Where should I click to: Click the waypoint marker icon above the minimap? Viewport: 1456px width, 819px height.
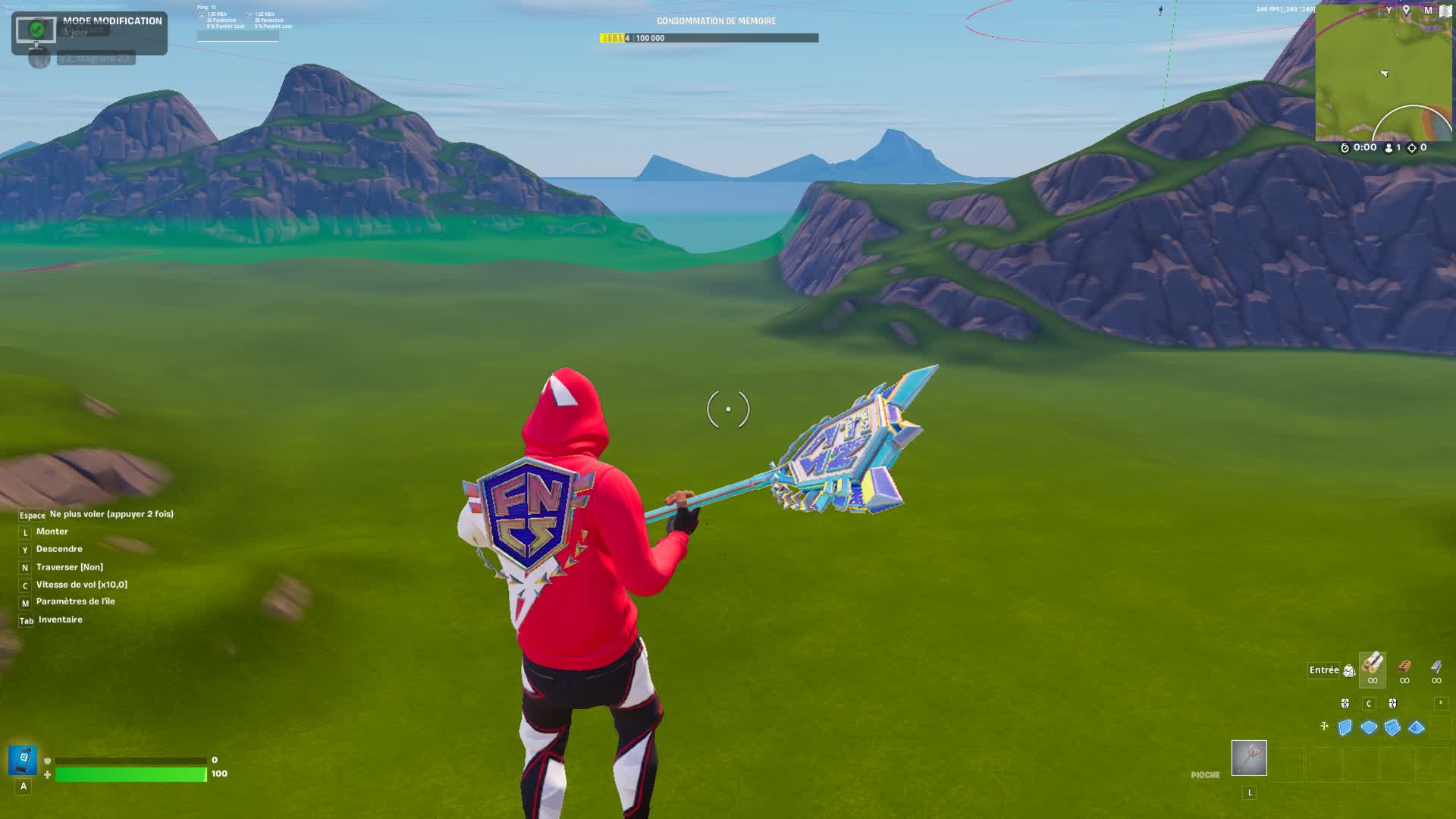coord(1406,10)
